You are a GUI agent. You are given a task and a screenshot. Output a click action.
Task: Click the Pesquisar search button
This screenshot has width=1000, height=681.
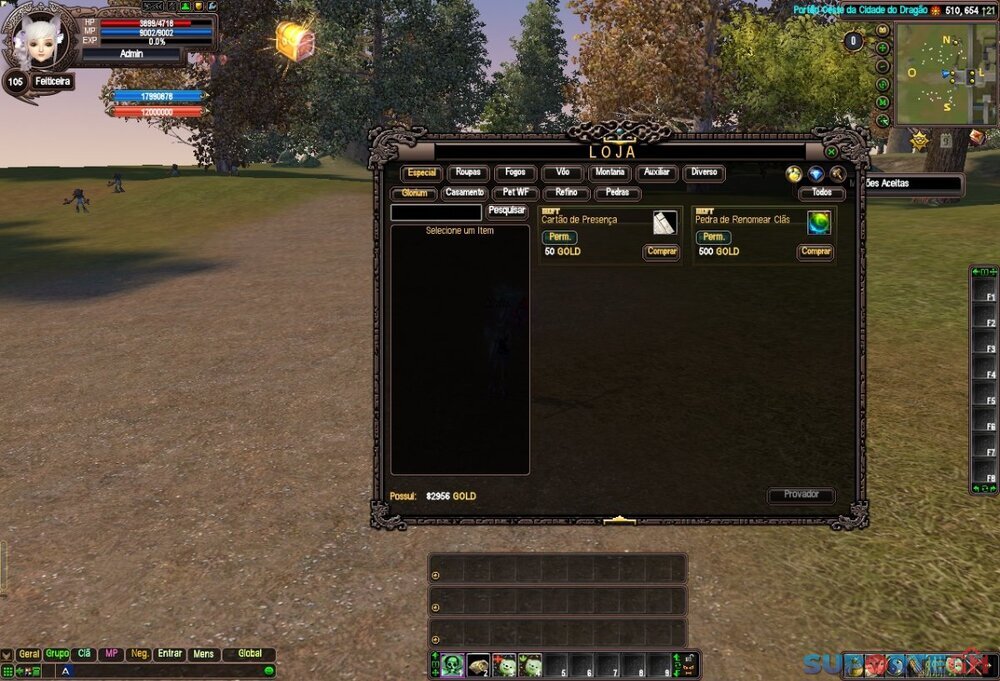coord(507,211)
